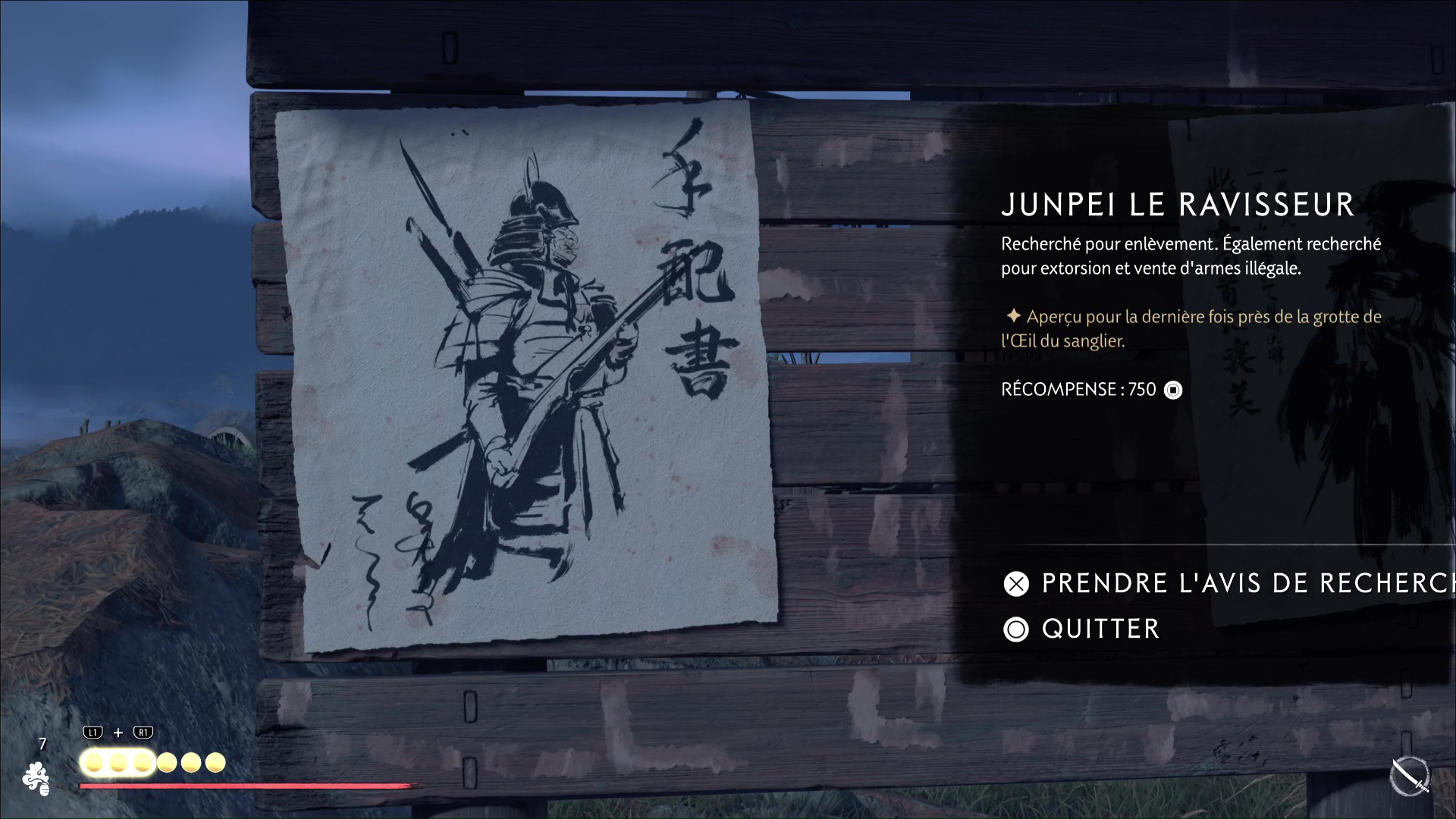This screenshot has width=1456, height=819.
Task: Click the X button prompt beside Prendre l'avis
Action: (1016, 584)
